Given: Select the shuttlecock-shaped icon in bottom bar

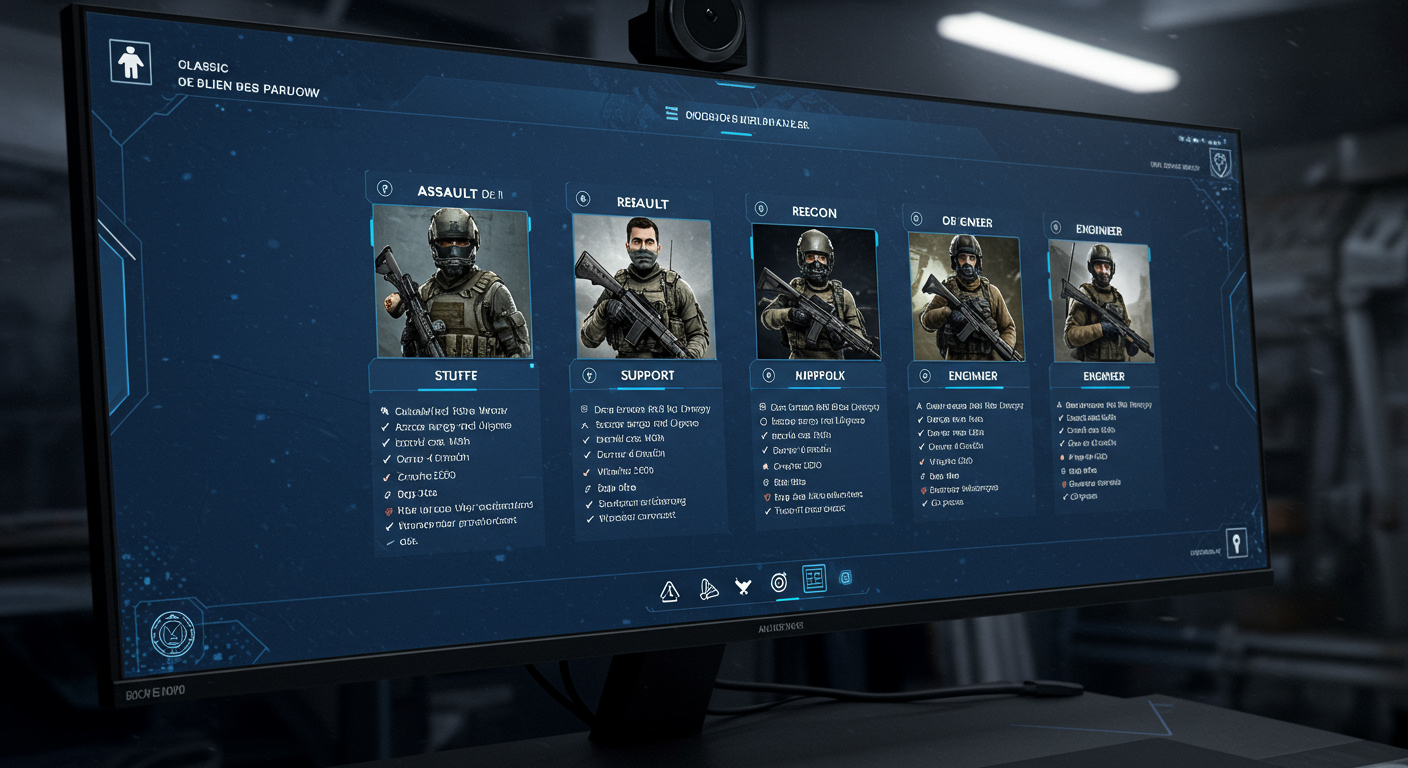Looking at the screenshot, I should tap(709, 589).
